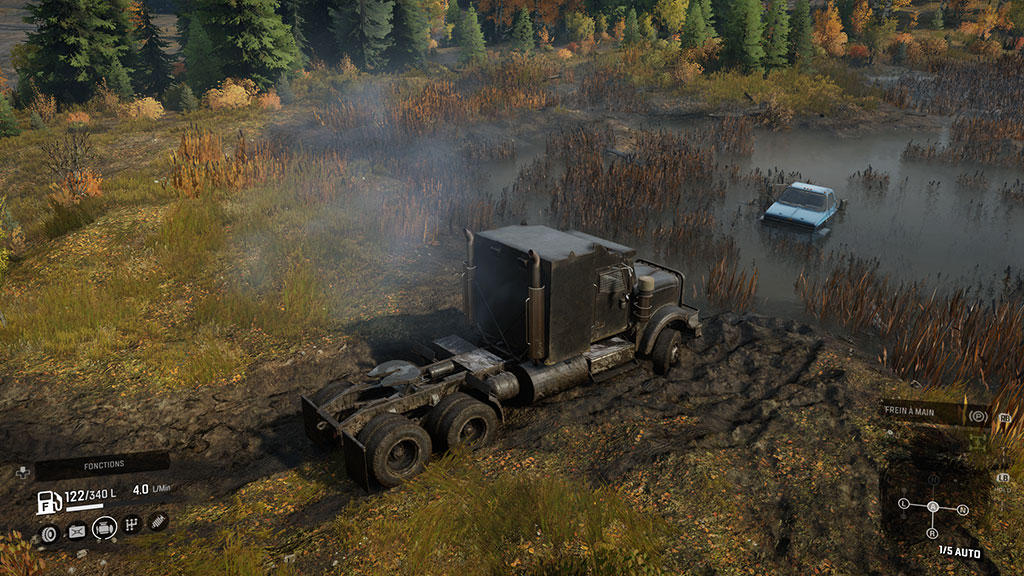
Task: Click the fuel tank damage icon
Action: (x=77, y=532)
